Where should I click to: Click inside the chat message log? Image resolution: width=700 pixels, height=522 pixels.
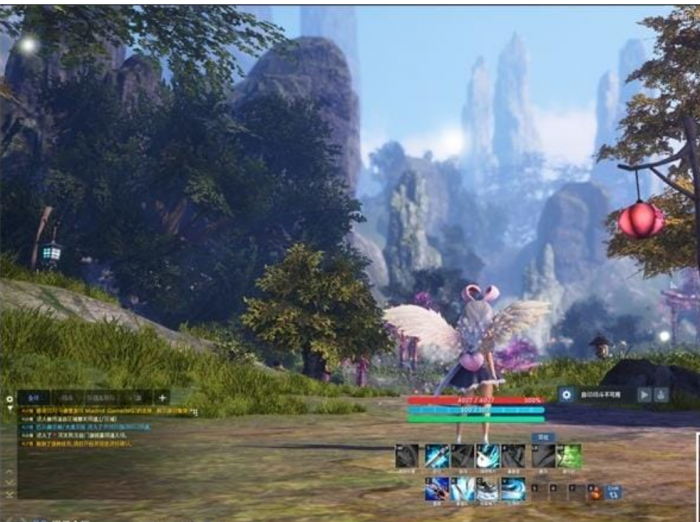(x=100, y=460)
